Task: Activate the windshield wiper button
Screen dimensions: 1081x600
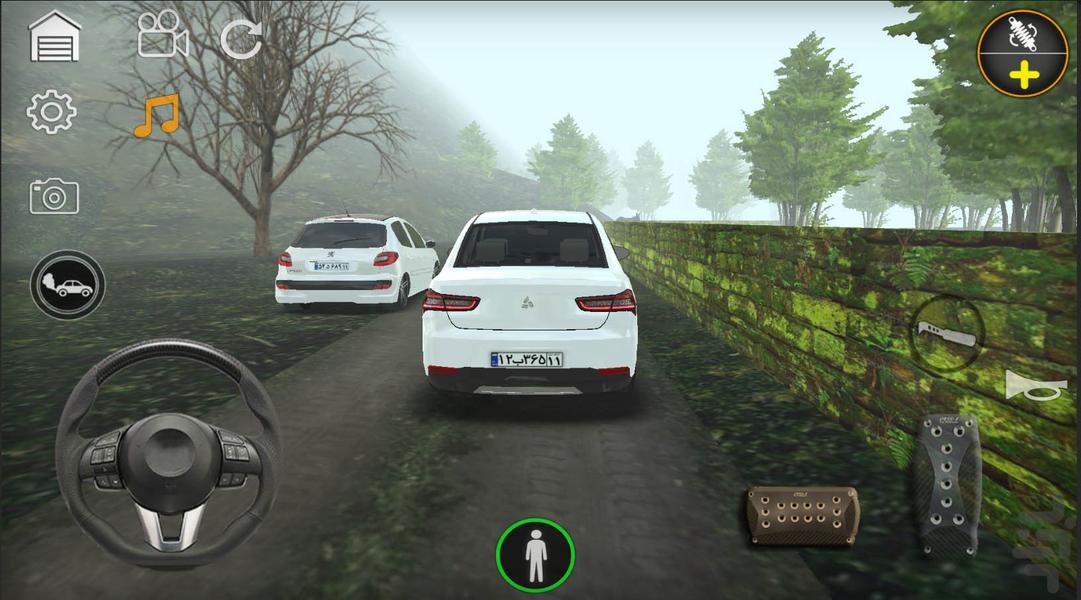Action: click(x=944, y=334)
